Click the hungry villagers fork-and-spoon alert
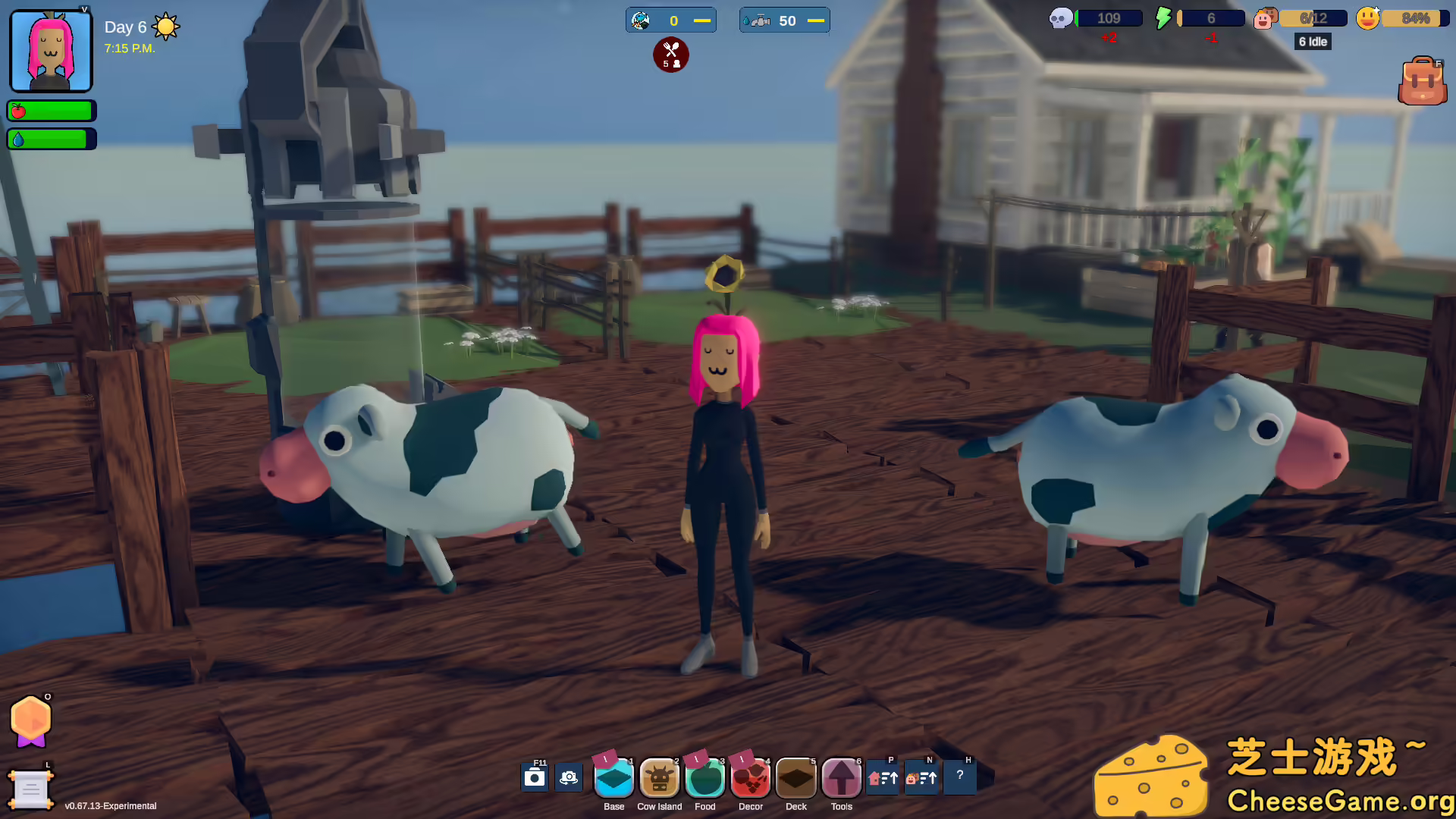 point(671,55)
